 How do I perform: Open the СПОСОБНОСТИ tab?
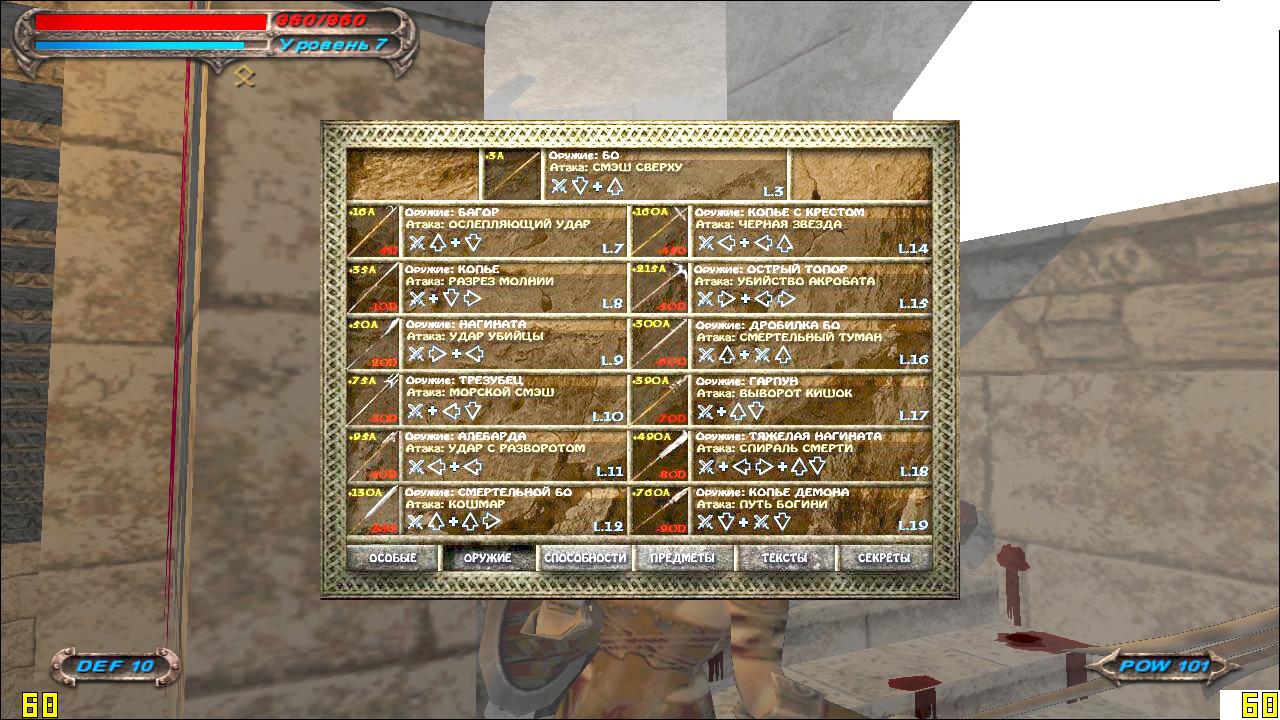[585, 558]
